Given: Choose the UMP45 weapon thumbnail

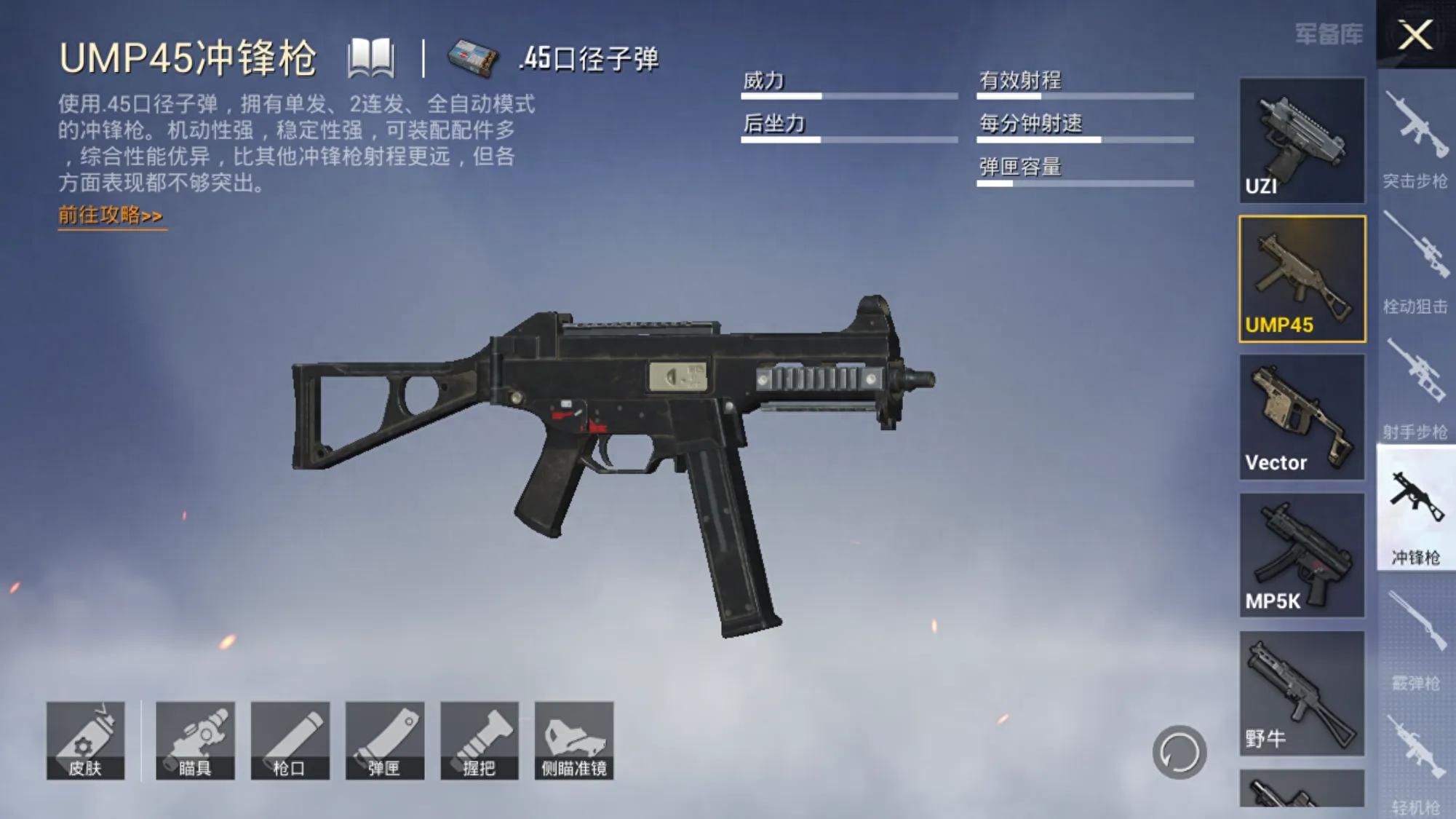Looking at the screenshot, I should pyautogui.click(x=1302, y=279).
